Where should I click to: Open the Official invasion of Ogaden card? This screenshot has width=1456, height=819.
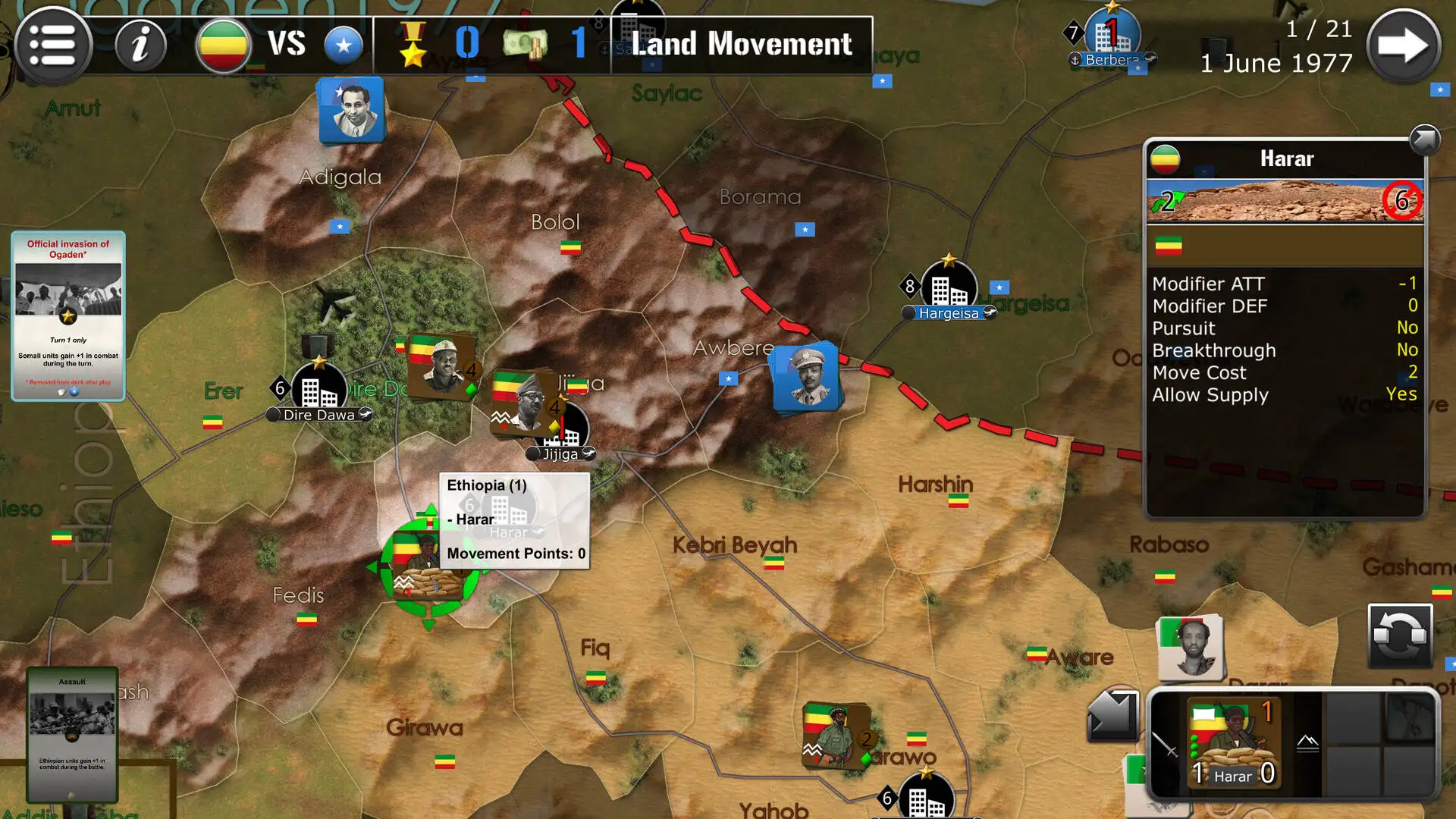[67, 315]
